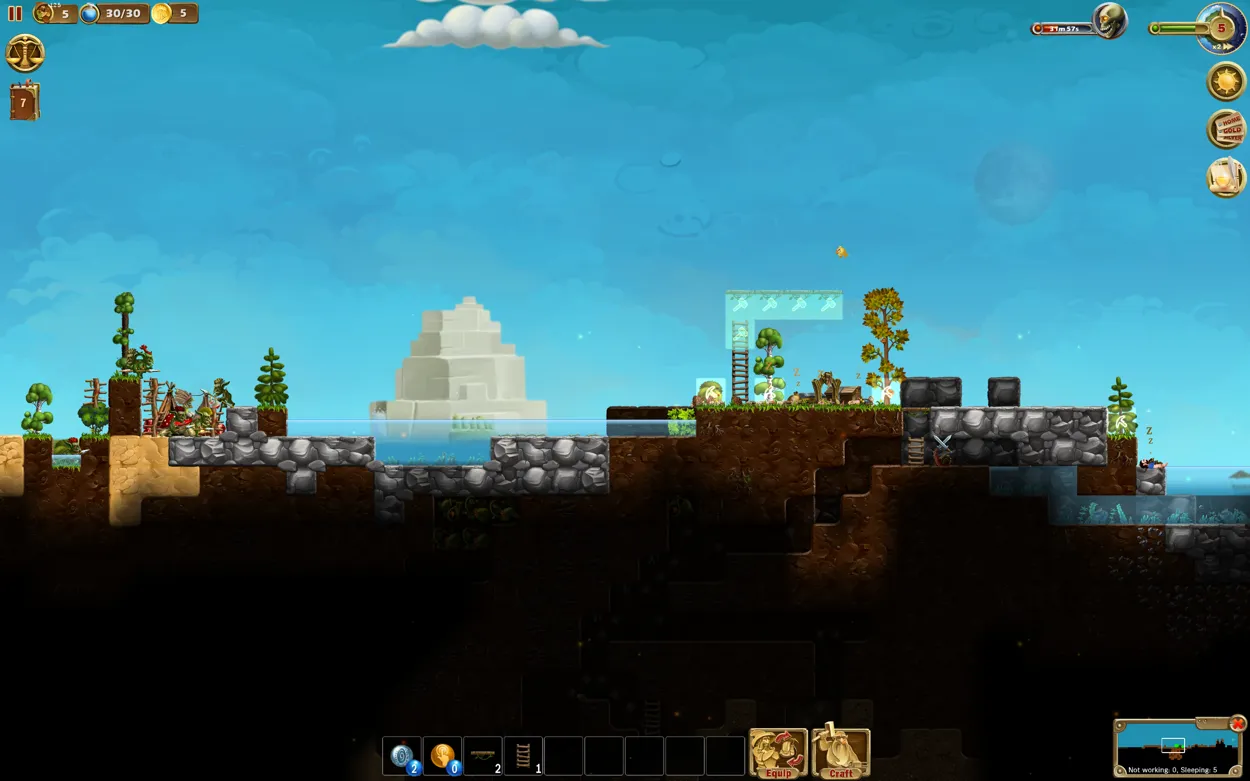Select the orange pointing-hand spell slot
The height and width of the screenshot is (781, 1250).
click(442, 756)
